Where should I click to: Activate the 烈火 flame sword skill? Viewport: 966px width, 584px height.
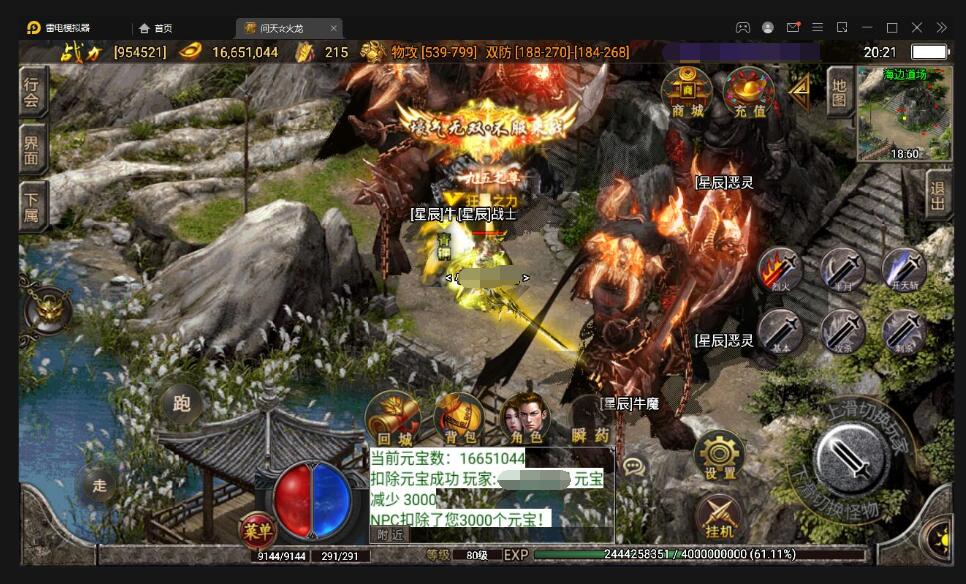pos(780,272)
